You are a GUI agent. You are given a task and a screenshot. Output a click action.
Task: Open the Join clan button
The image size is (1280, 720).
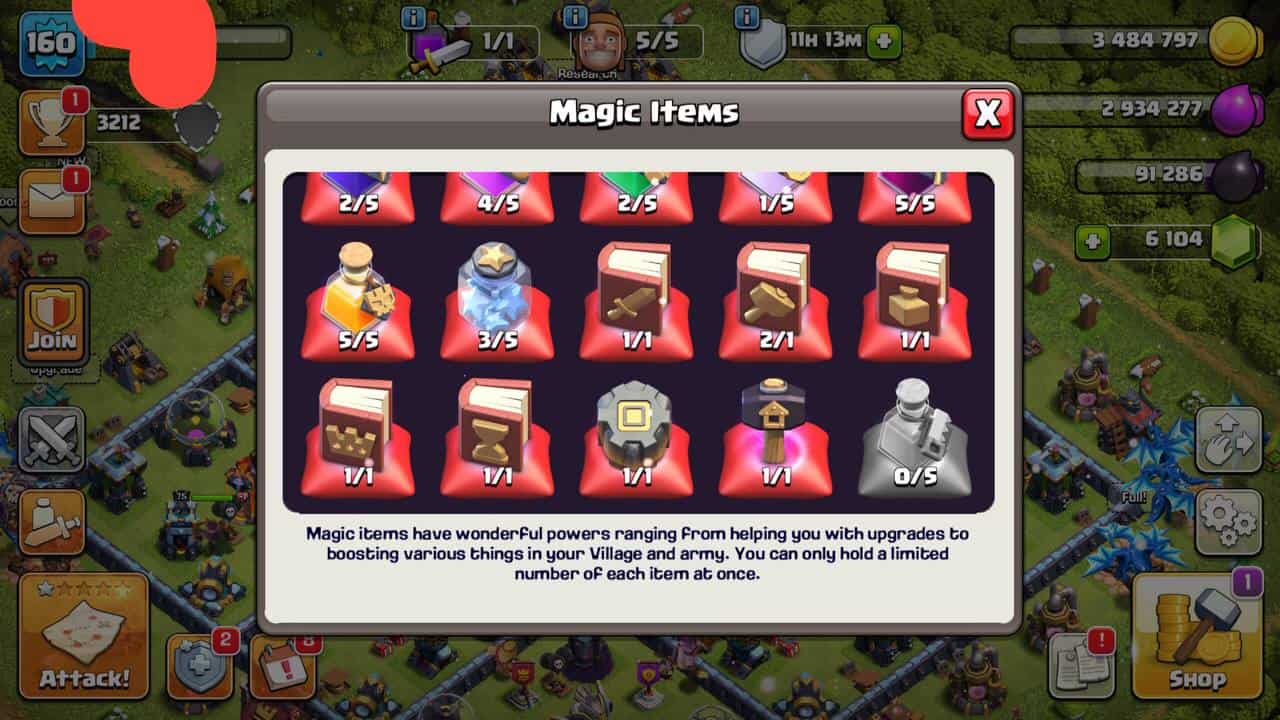point(53,322)
